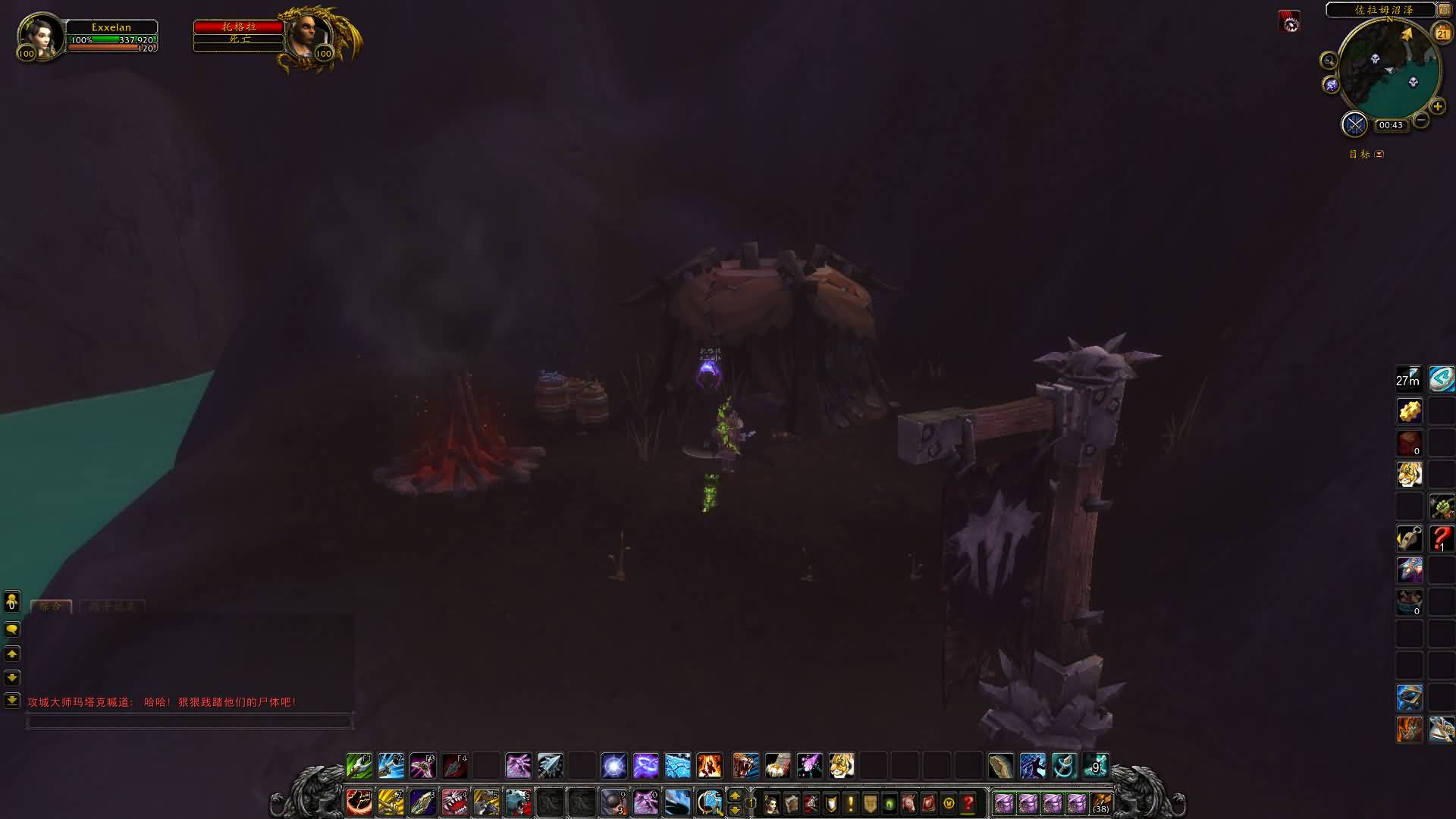Collapse the objectives tracker header

click(1379, 154)
